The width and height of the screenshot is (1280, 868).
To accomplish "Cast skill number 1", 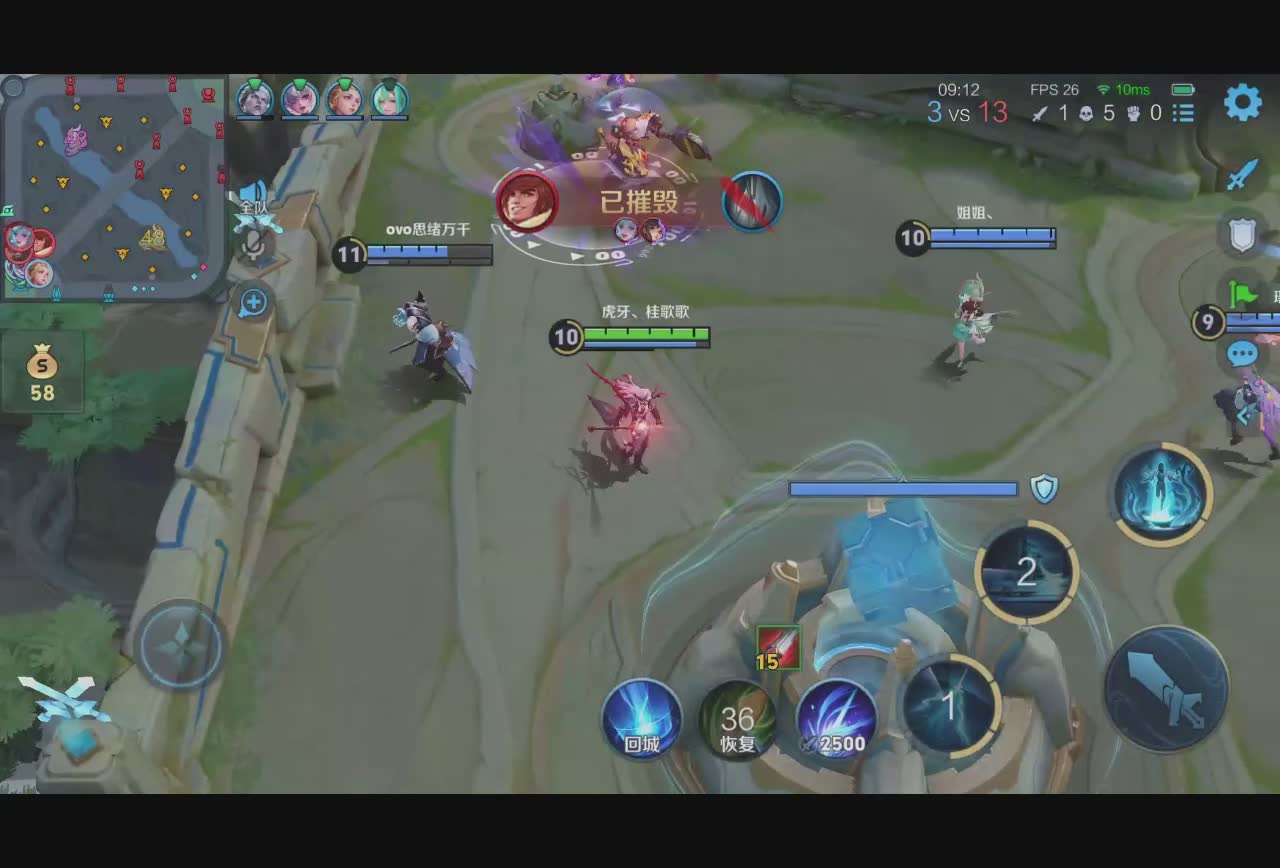I will click(949, 706).
